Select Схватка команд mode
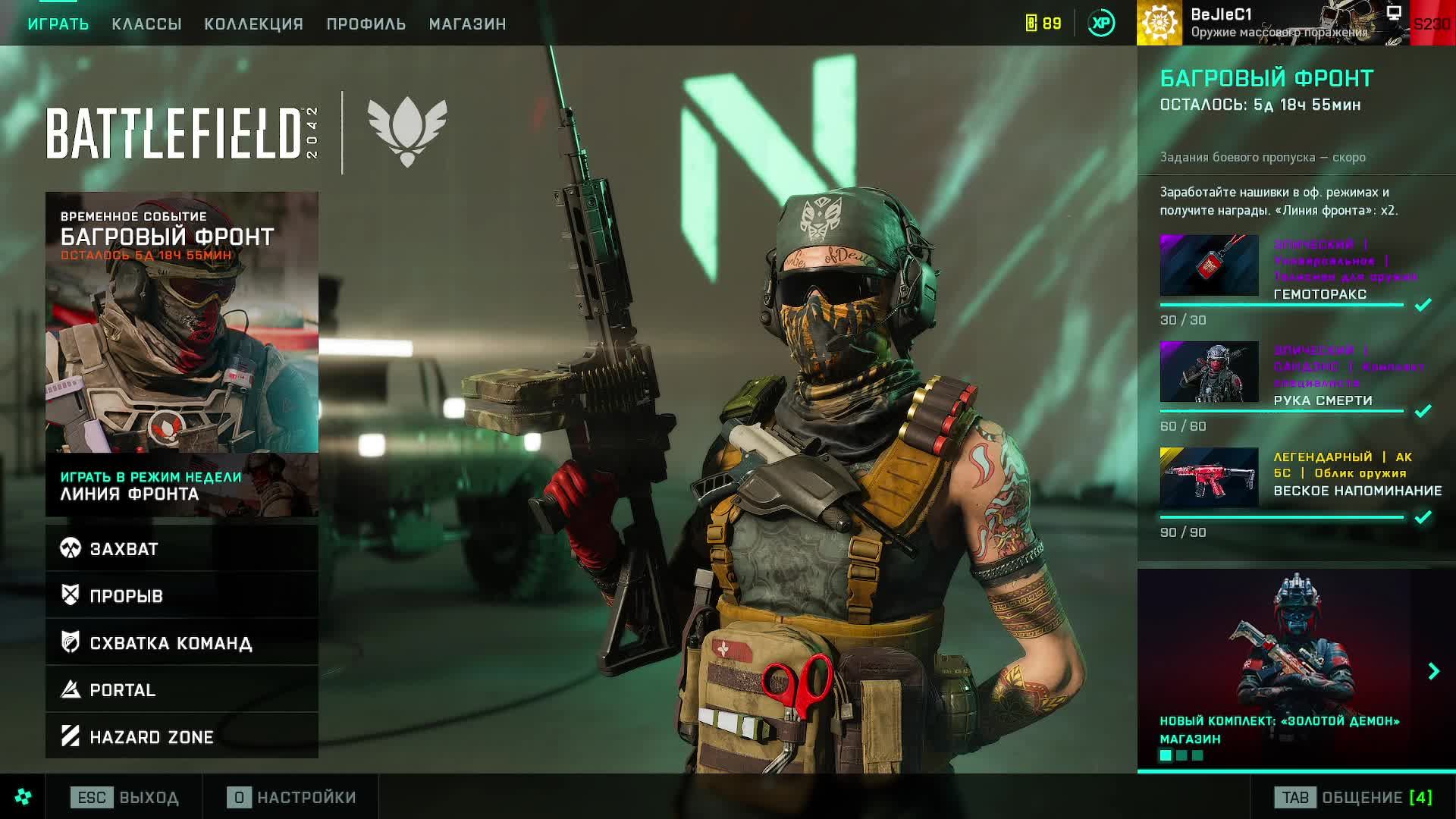This screenshot has width=1456, height=819. (182, 642)
